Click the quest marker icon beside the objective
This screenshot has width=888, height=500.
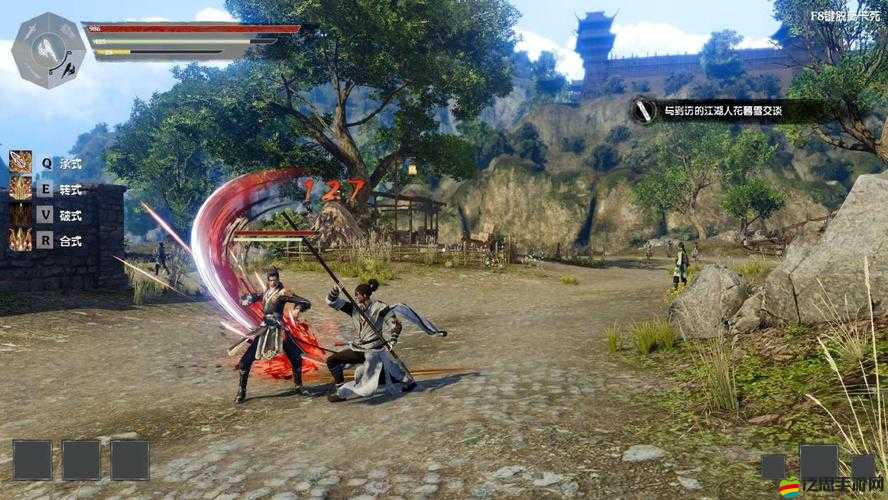click(645, 110)
